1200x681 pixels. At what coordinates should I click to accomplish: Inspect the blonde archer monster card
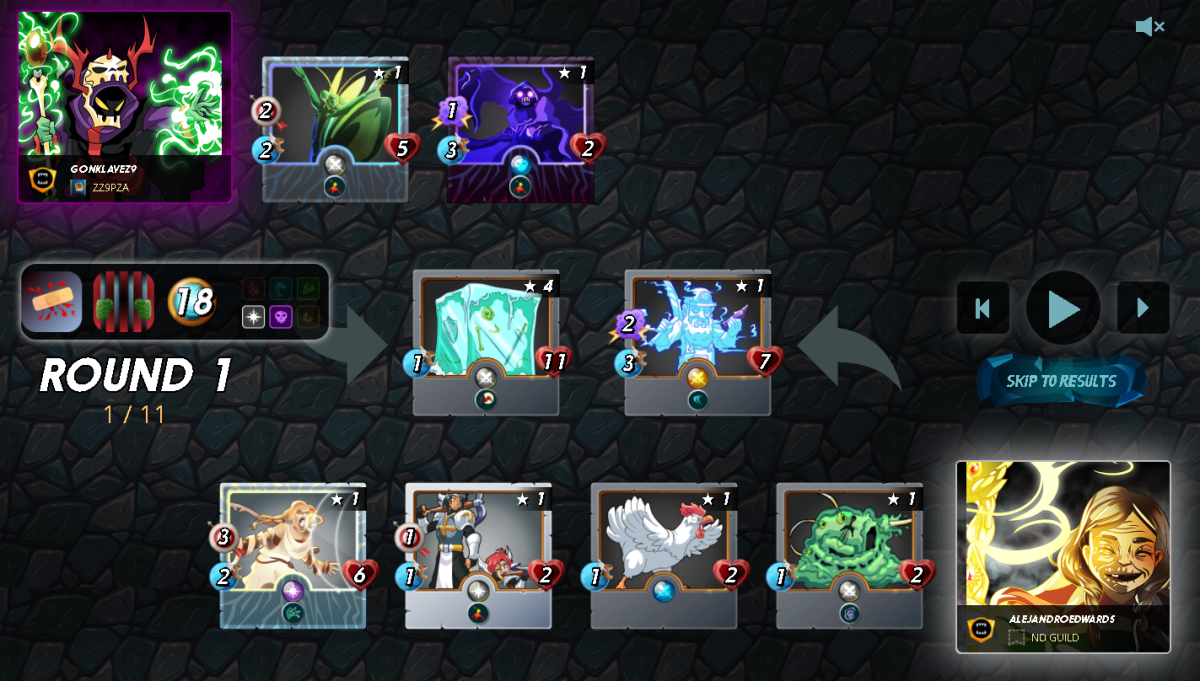click(293, 553)
